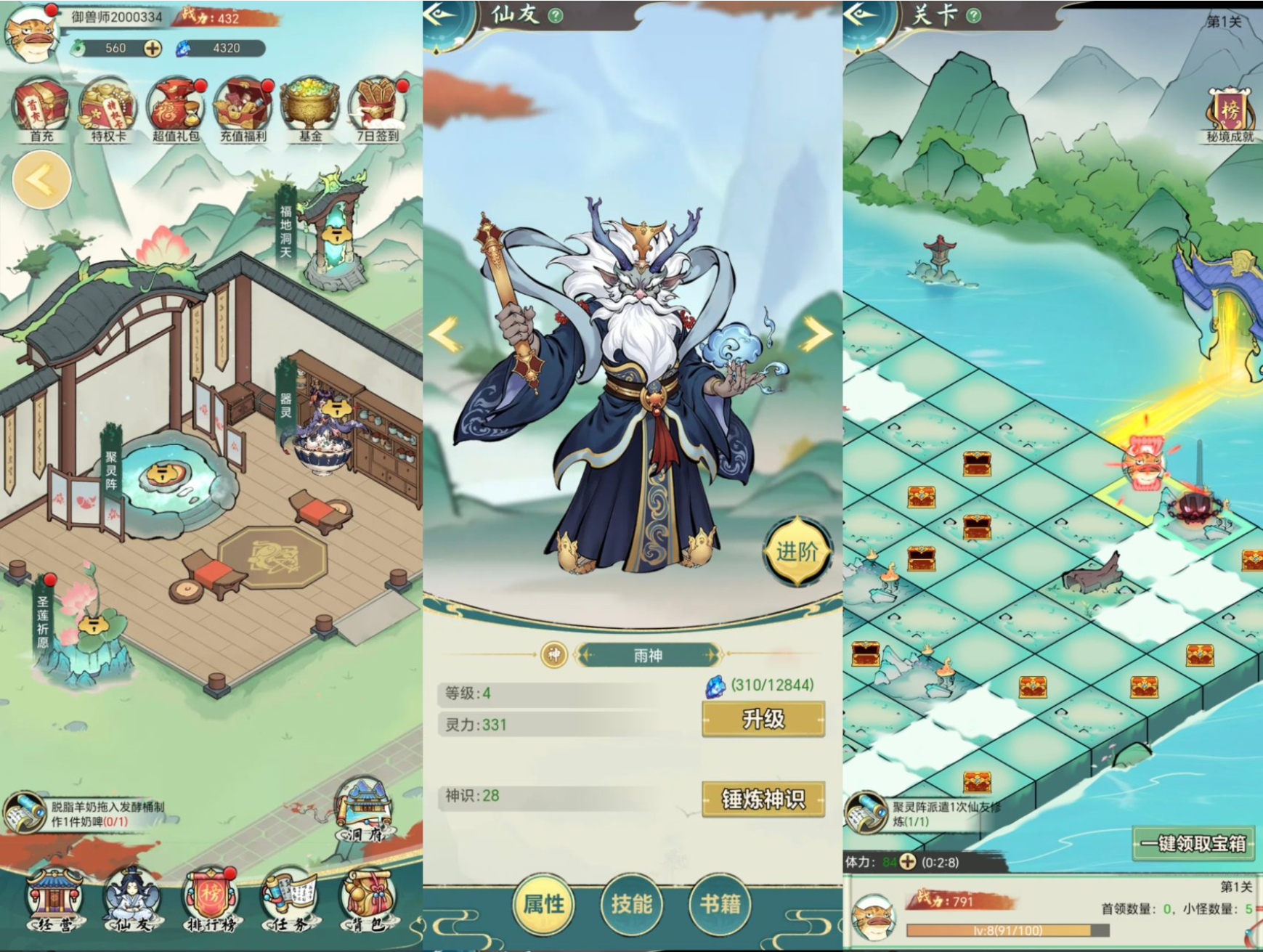Open the 排行榜 leaderboard

pos(210,899)
